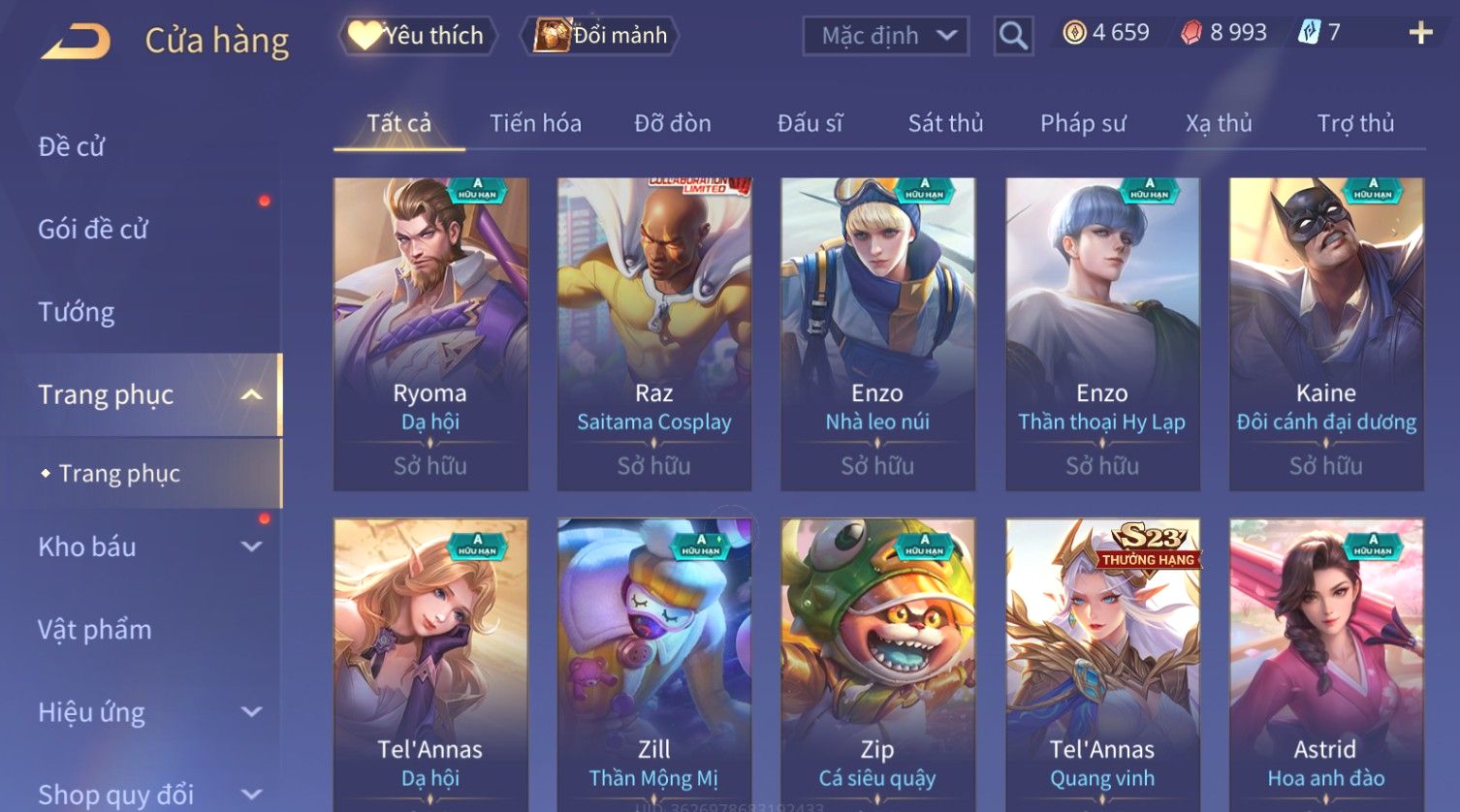Open the Đổi mảnh exchange

[601, 36]
